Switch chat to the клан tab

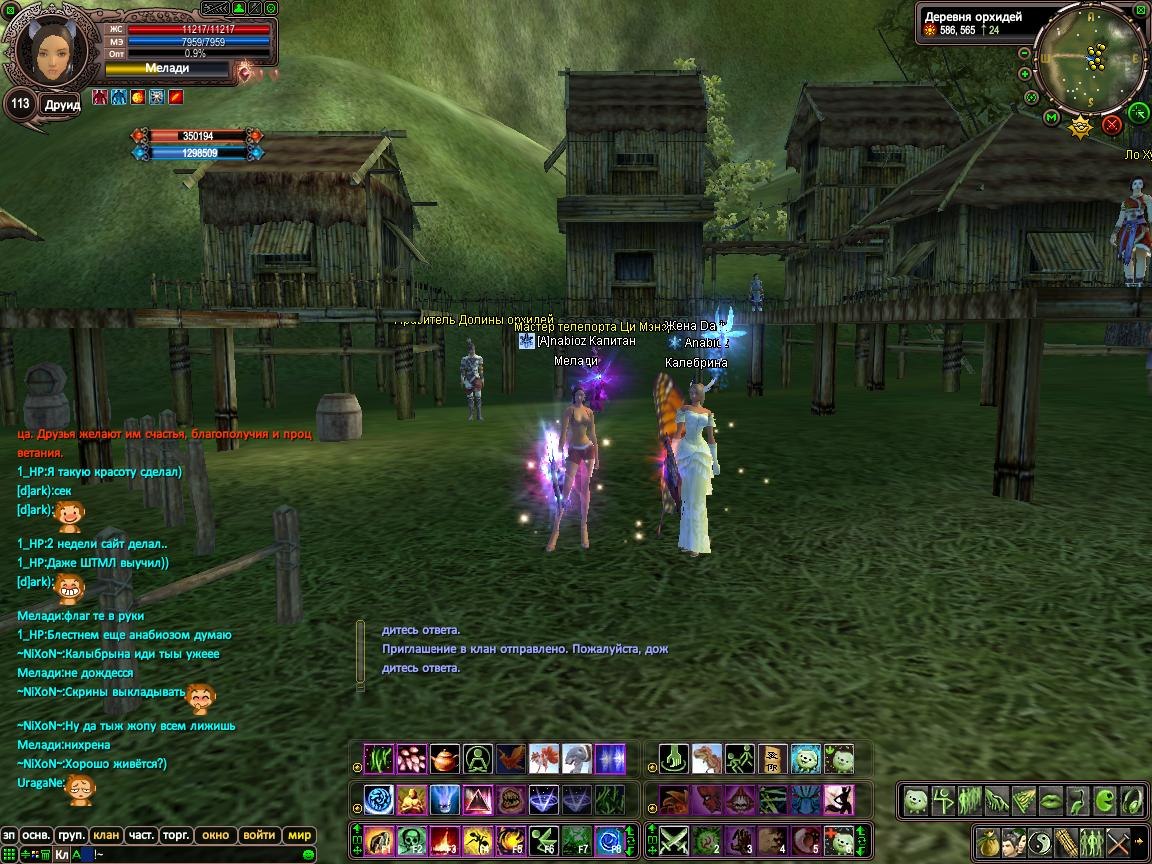106,835
